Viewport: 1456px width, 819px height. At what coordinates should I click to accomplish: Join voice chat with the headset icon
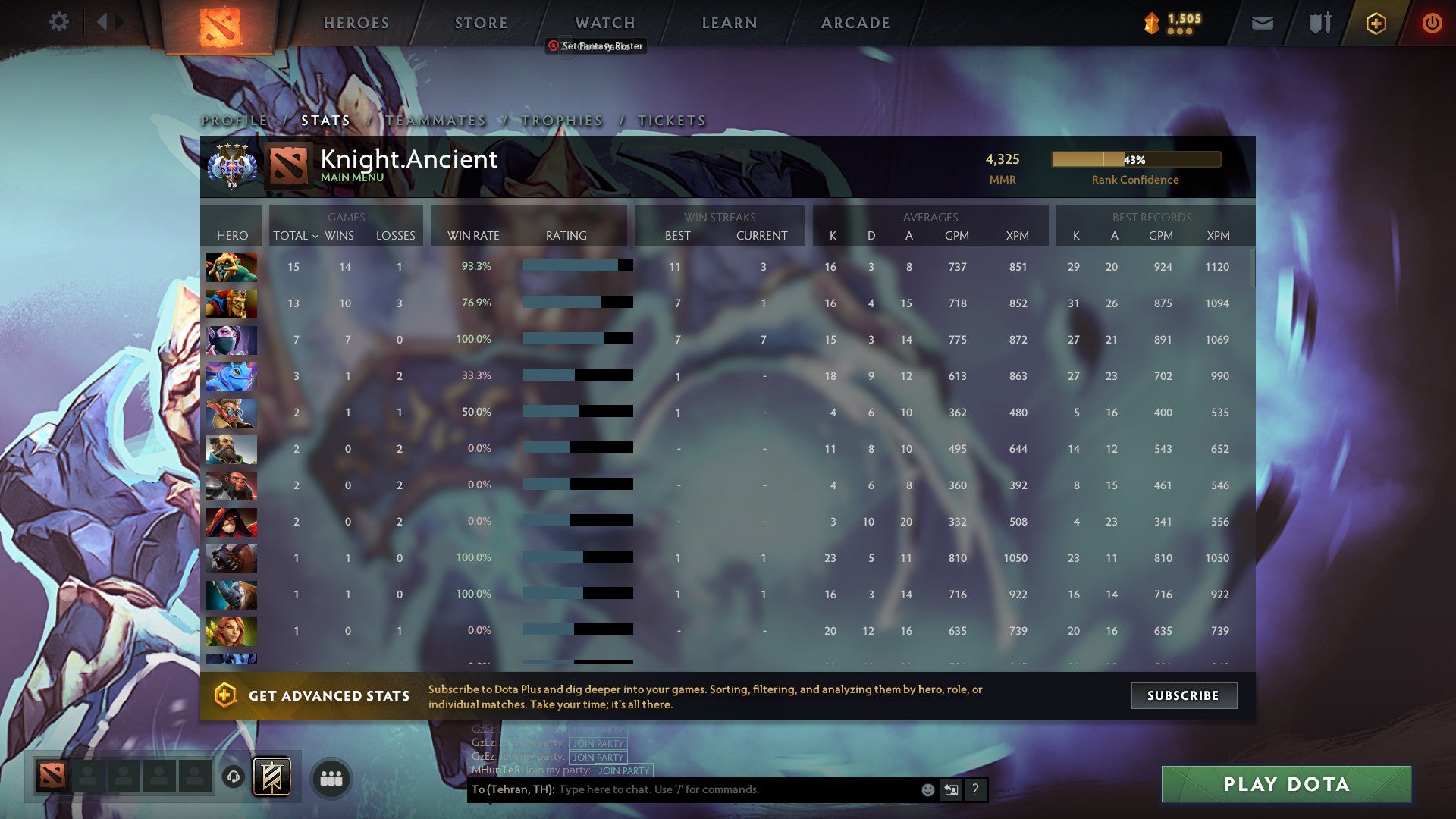point(234,777)
